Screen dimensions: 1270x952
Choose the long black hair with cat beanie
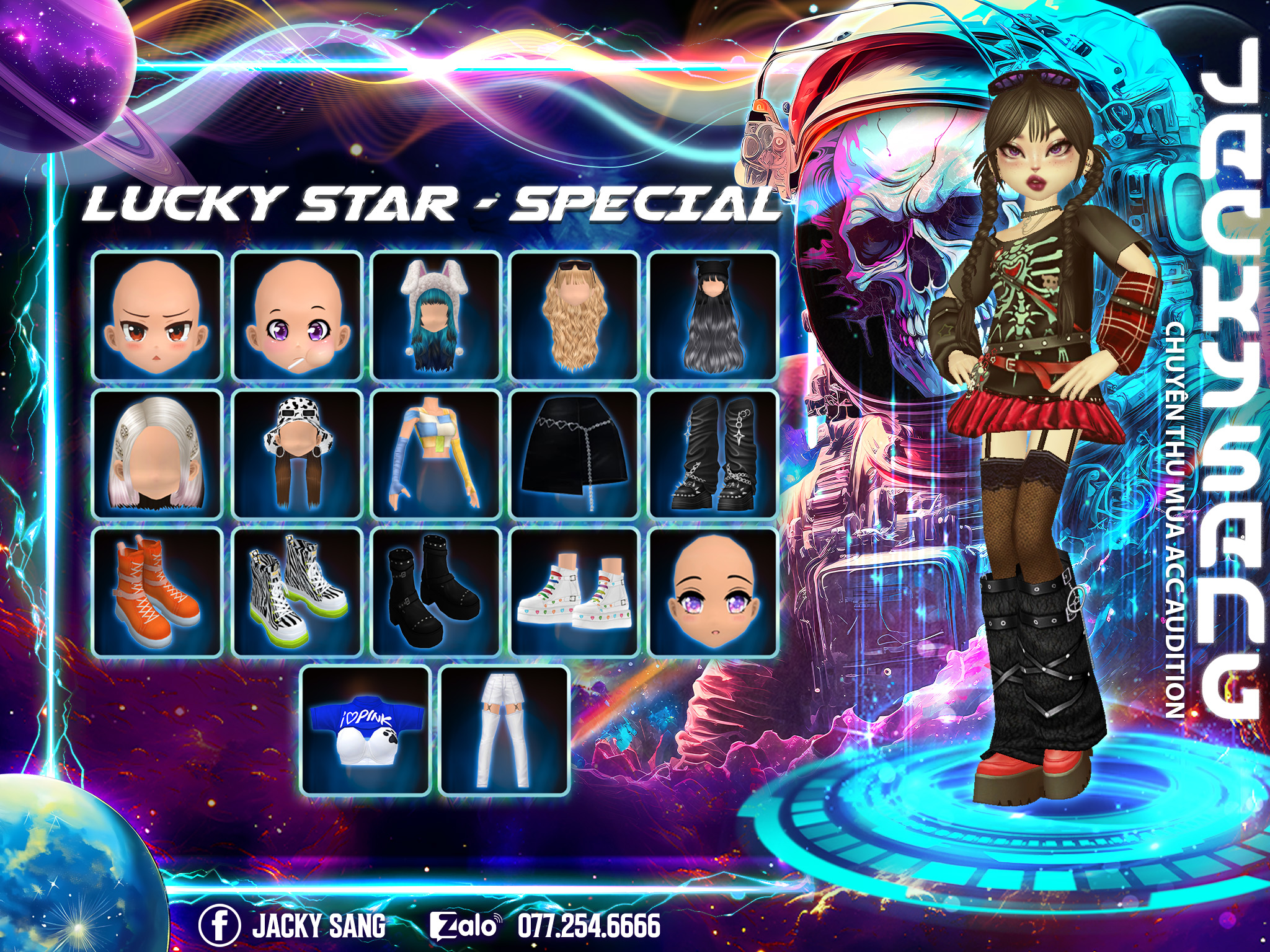[x=713, y=316]
